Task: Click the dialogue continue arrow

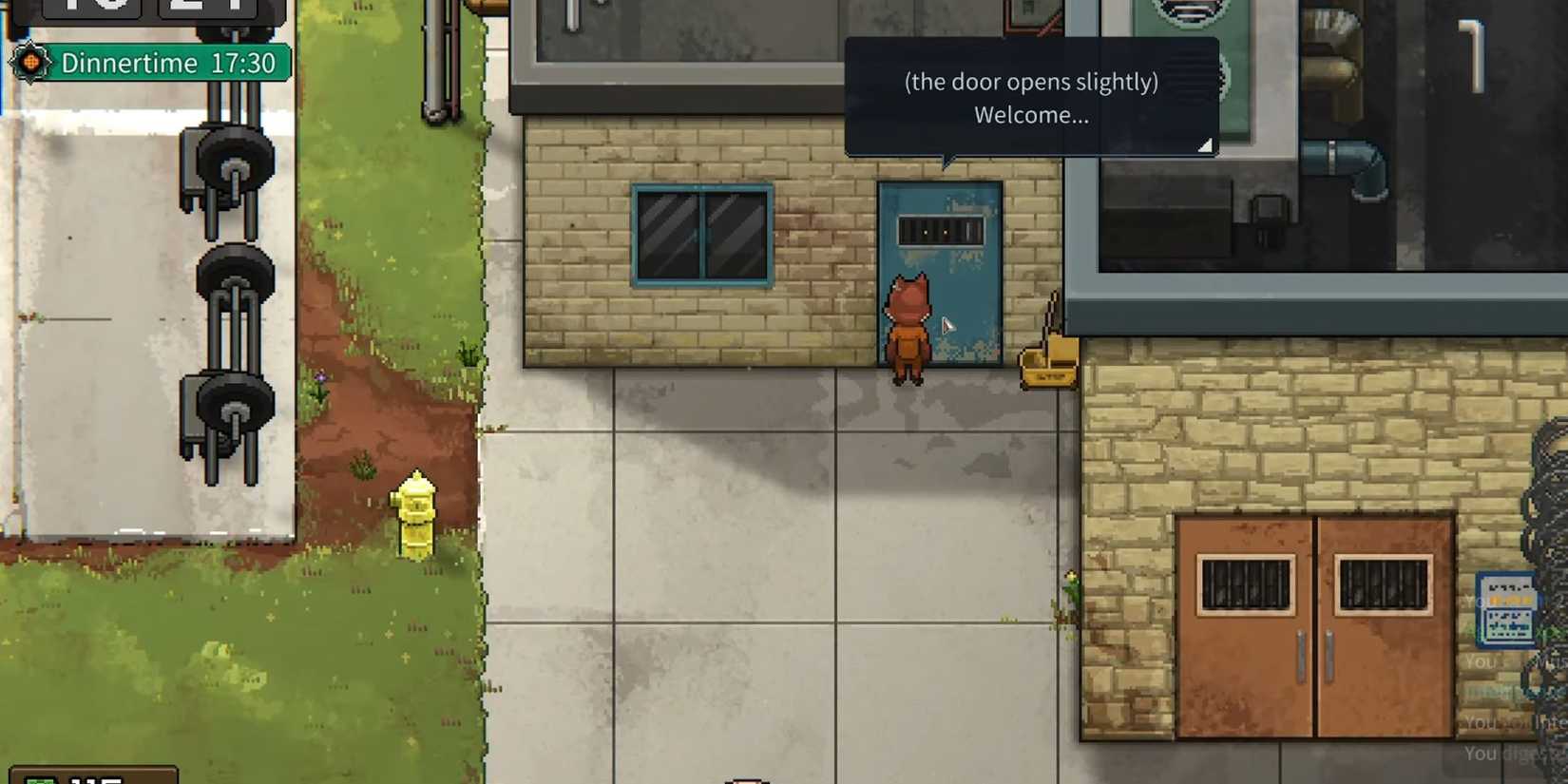Action: pos(1205,147)
